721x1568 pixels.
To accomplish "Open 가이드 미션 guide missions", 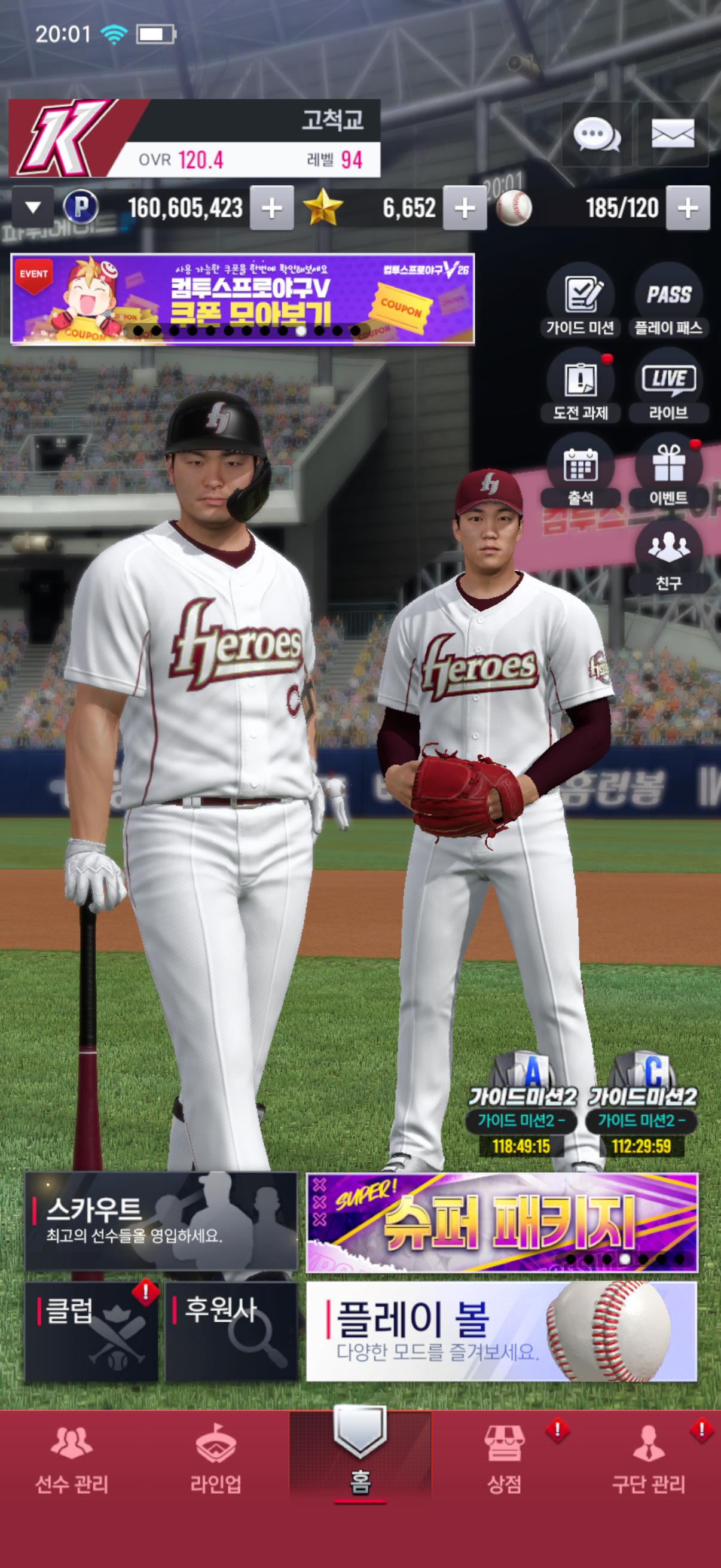I will (580, 301).
